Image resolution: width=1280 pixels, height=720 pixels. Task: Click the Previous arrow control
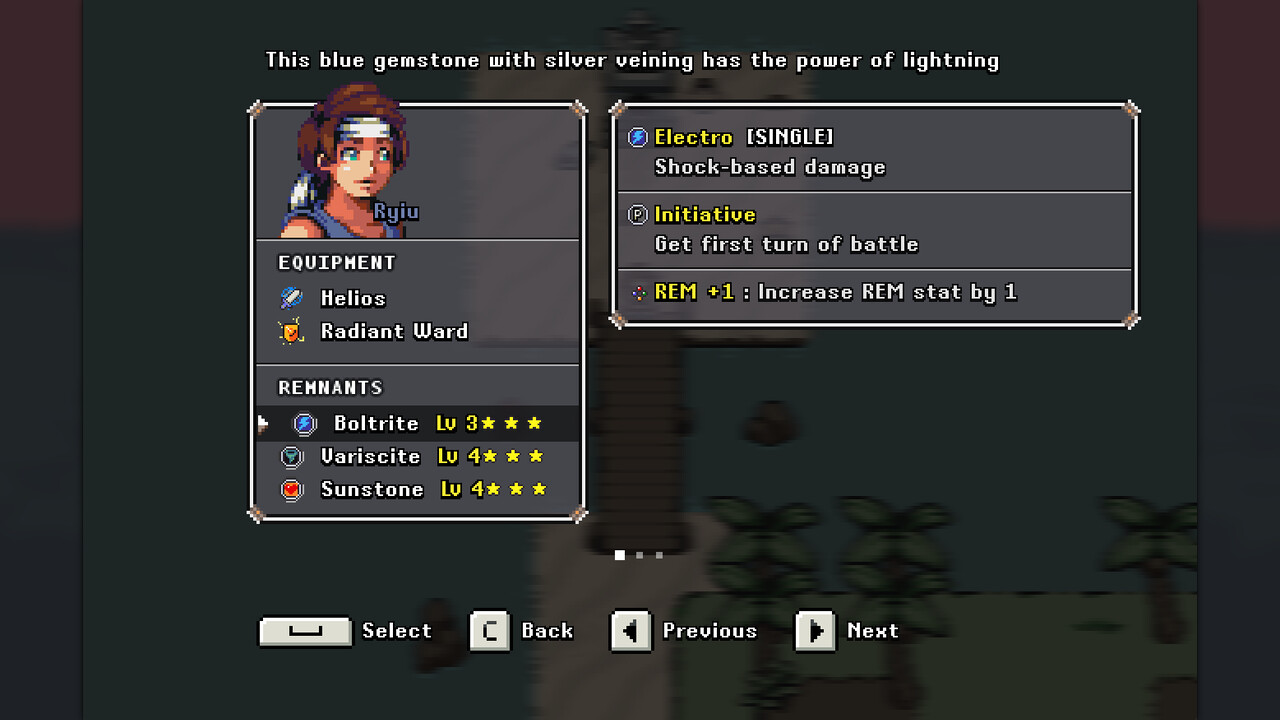(631, 631)
